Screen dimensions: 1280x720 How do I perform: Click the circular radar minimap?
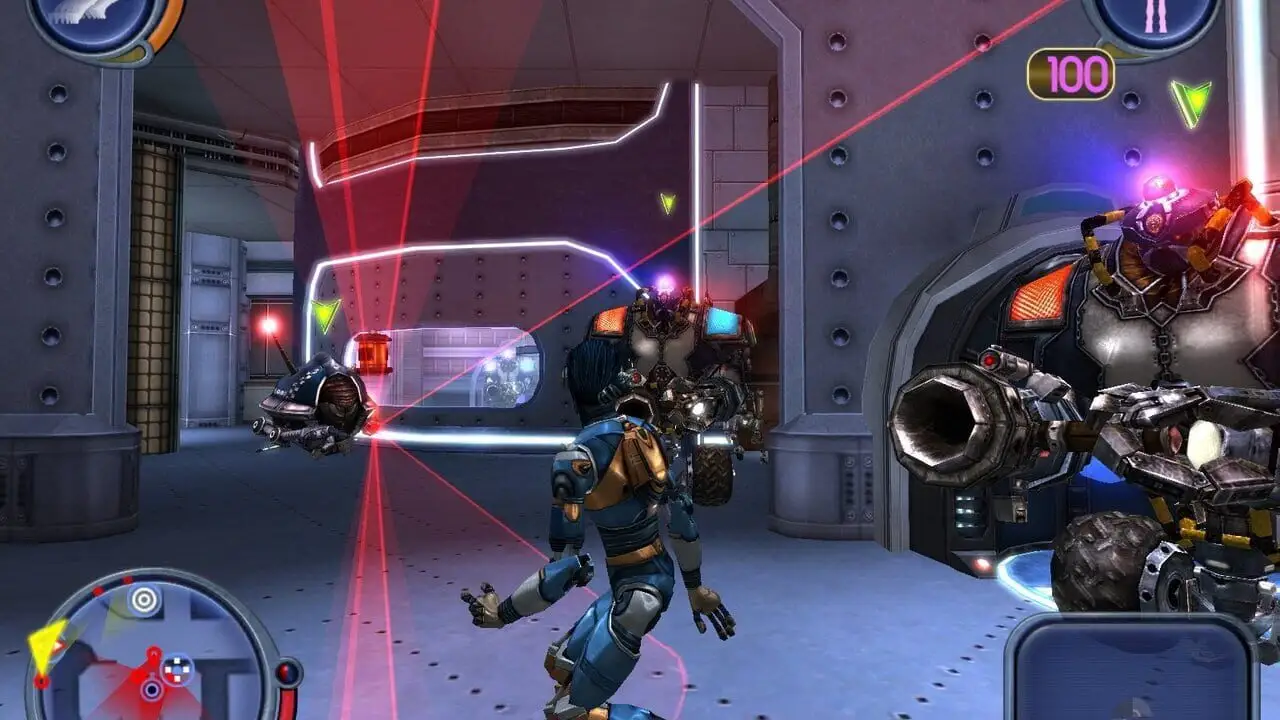coord(152,650)
